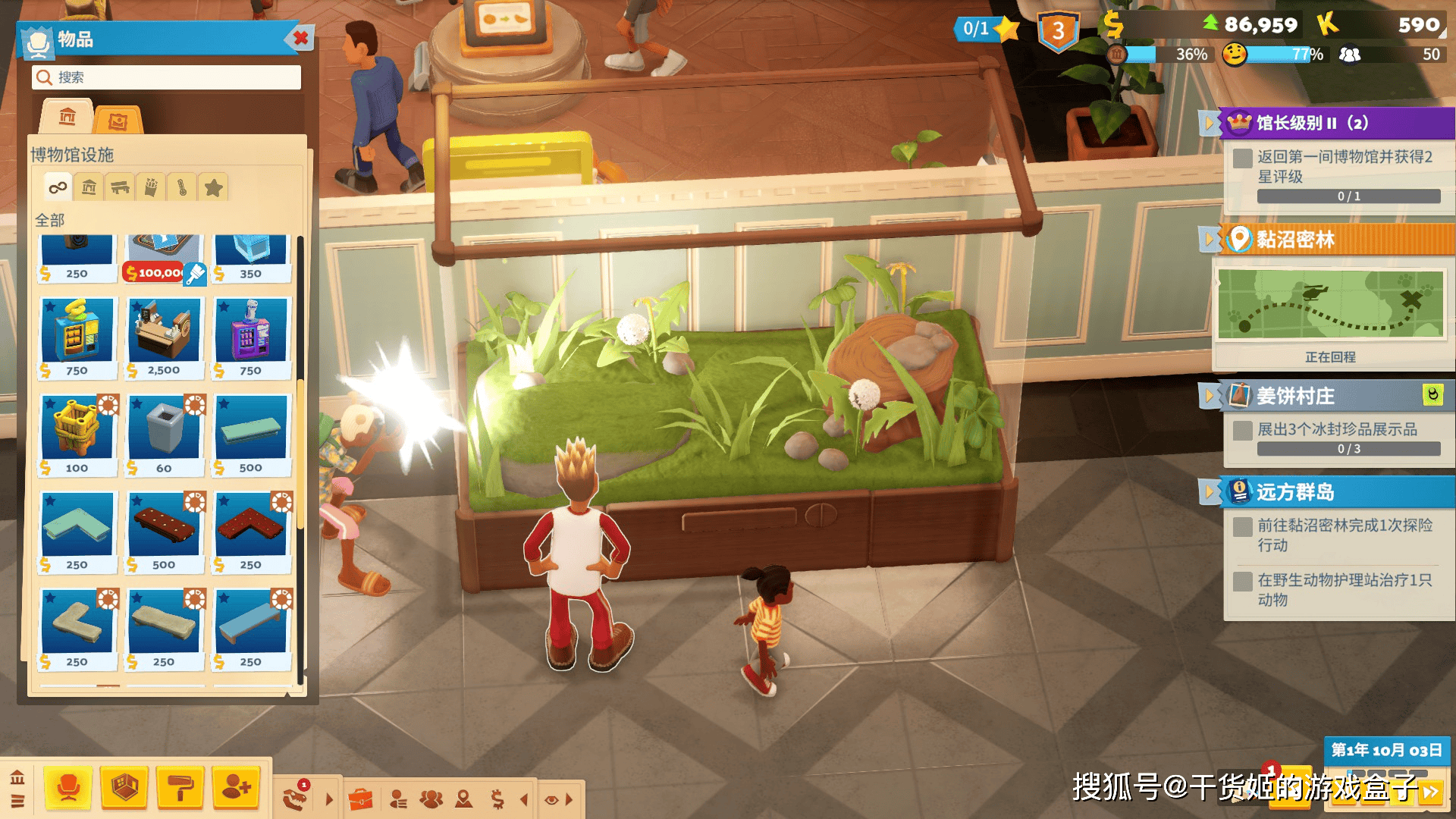The image size is (1456, 819).
Task: Open the dollar sign finances icon
Action: (x=497, y=799)
